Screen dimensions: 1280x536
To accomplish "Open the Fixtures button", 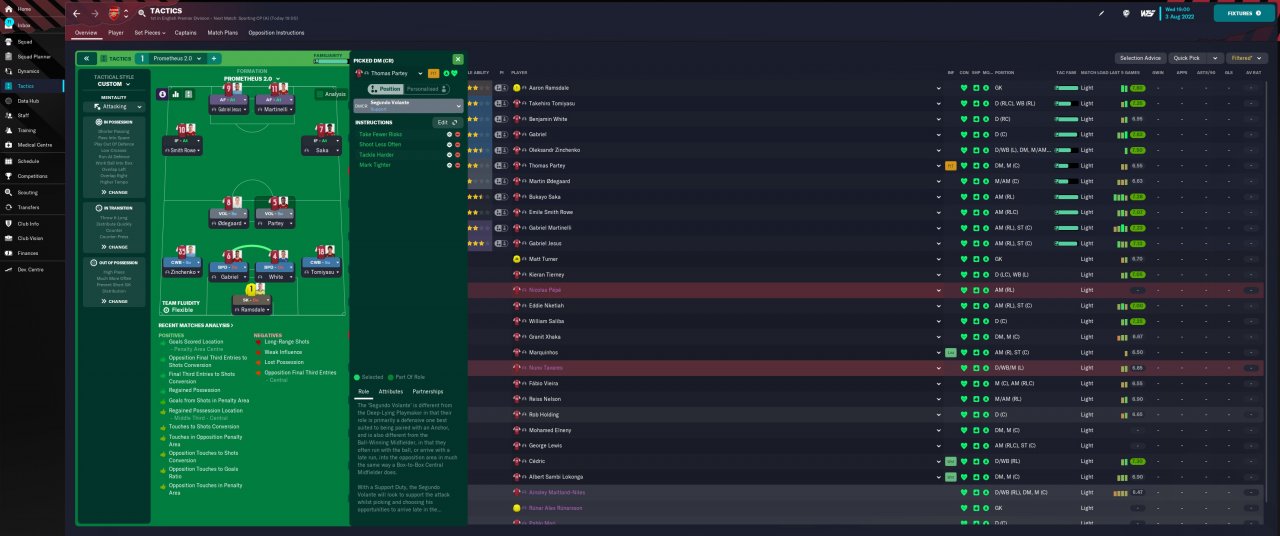I will click(1244, 14).
